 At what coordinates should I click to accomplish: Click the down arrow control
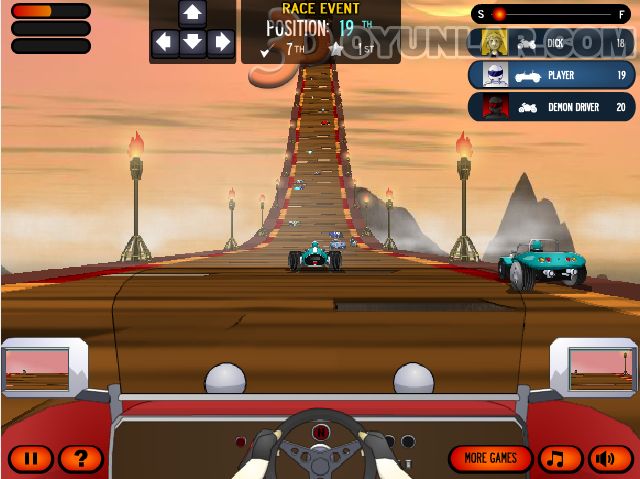(193, 43)
